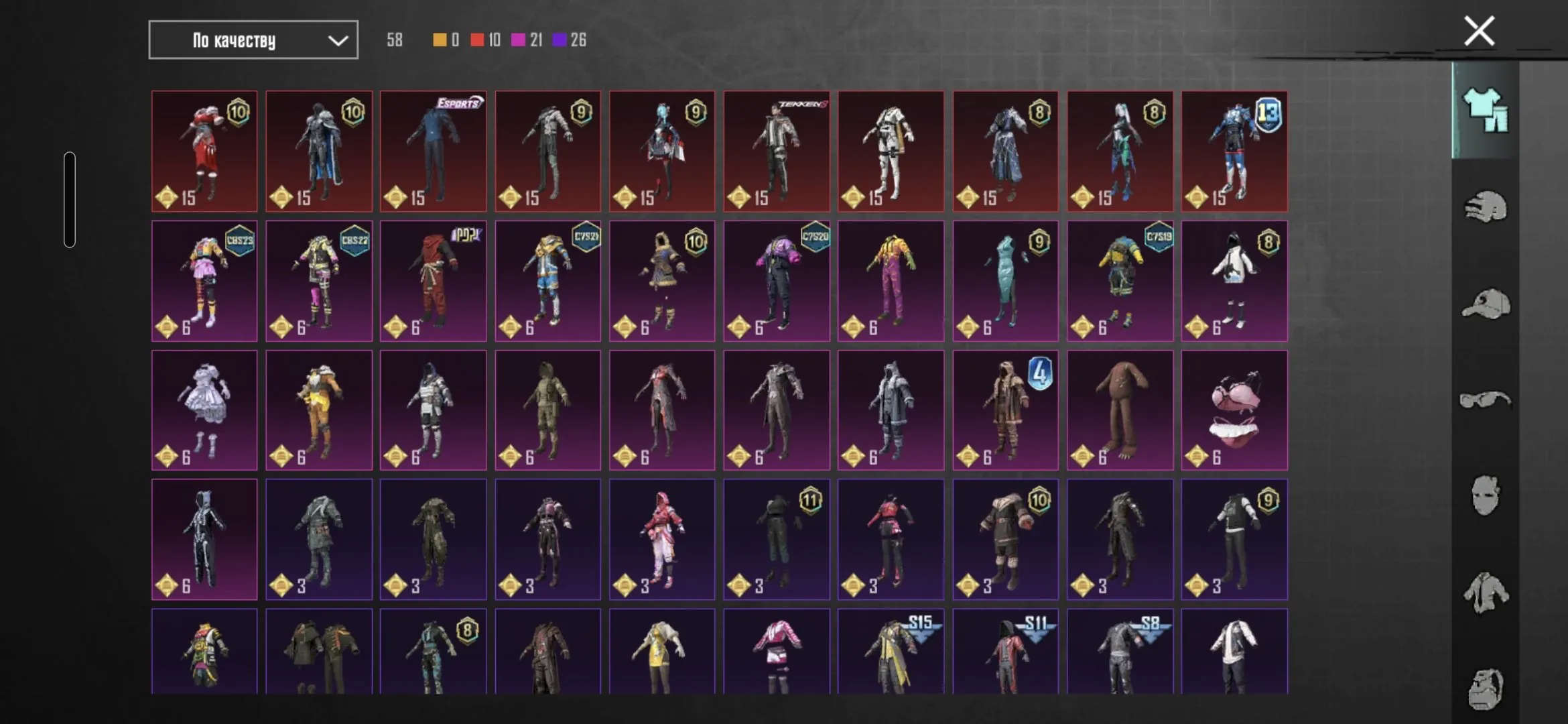The image size is (1568, 724).
Task: Select the item count 58 label
Action: coord(394,40)
